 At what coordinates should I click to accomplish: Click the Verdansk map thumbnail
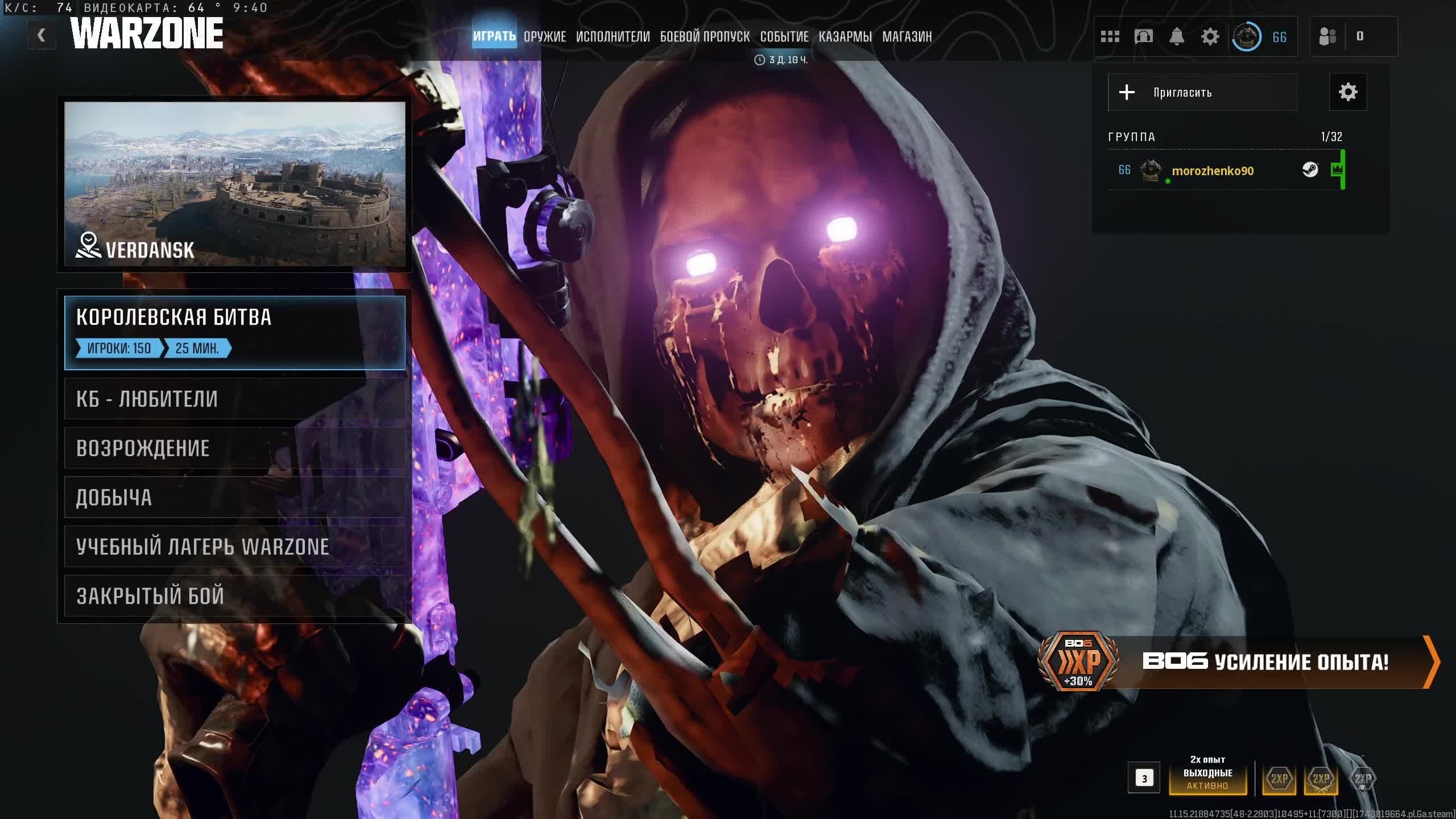(x=234, y=183)
